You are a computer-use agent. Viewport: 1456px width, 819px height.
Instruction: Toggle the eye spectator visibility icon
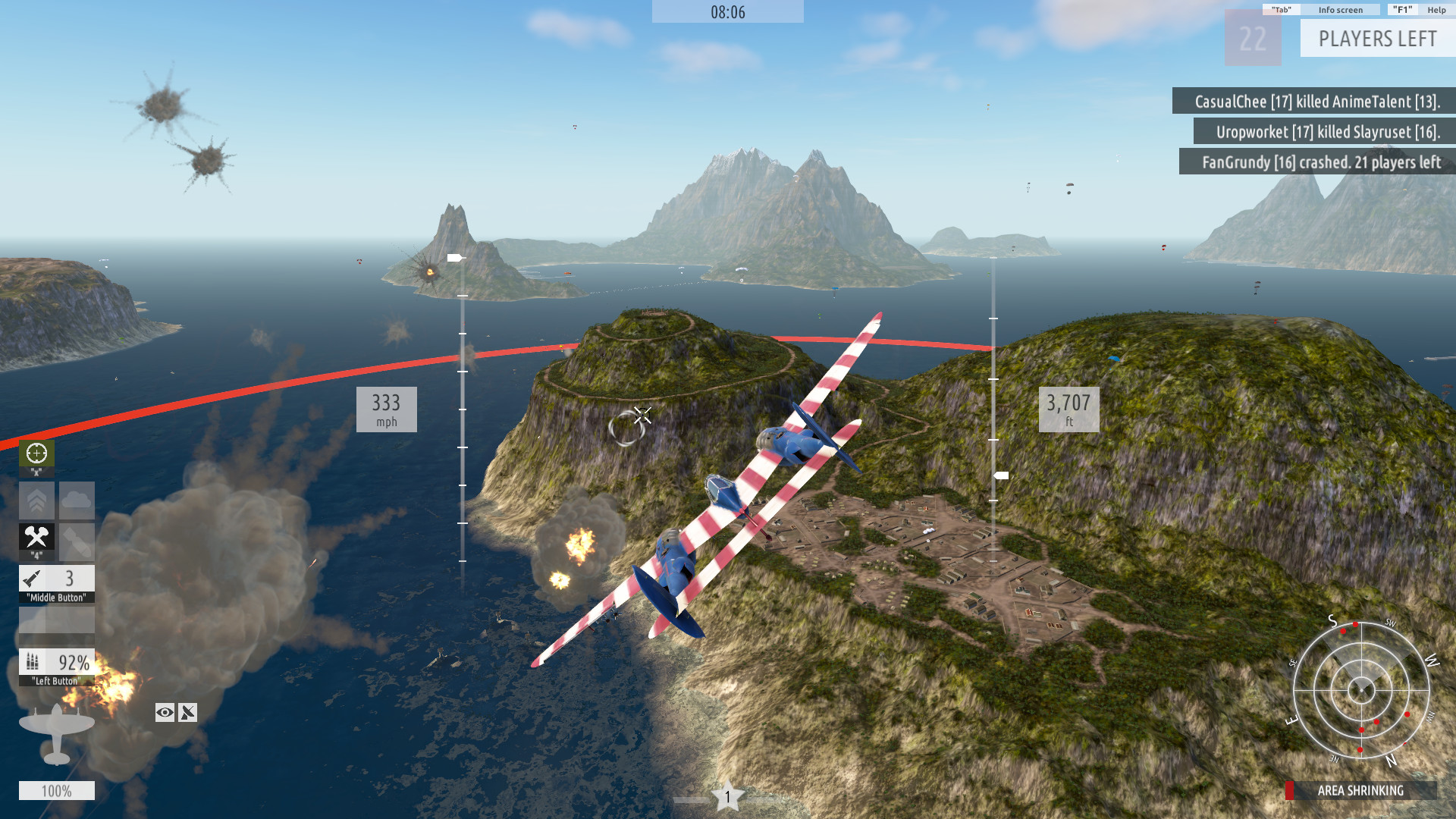tap(164, 712)
